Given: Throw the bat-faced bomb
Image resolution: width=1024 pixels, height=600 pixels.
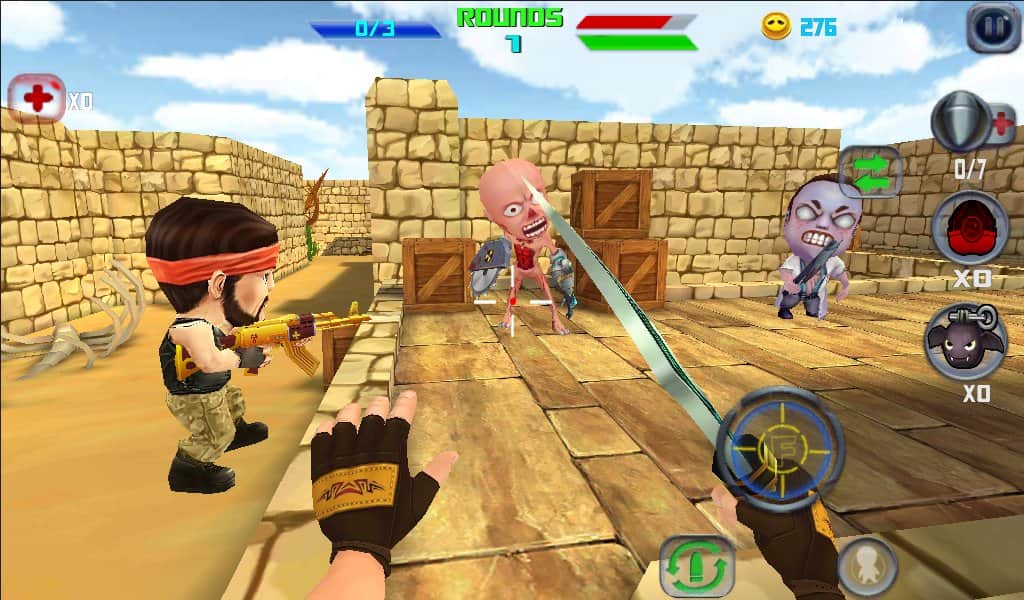Looking at the screenshot, I should [965, 342].
